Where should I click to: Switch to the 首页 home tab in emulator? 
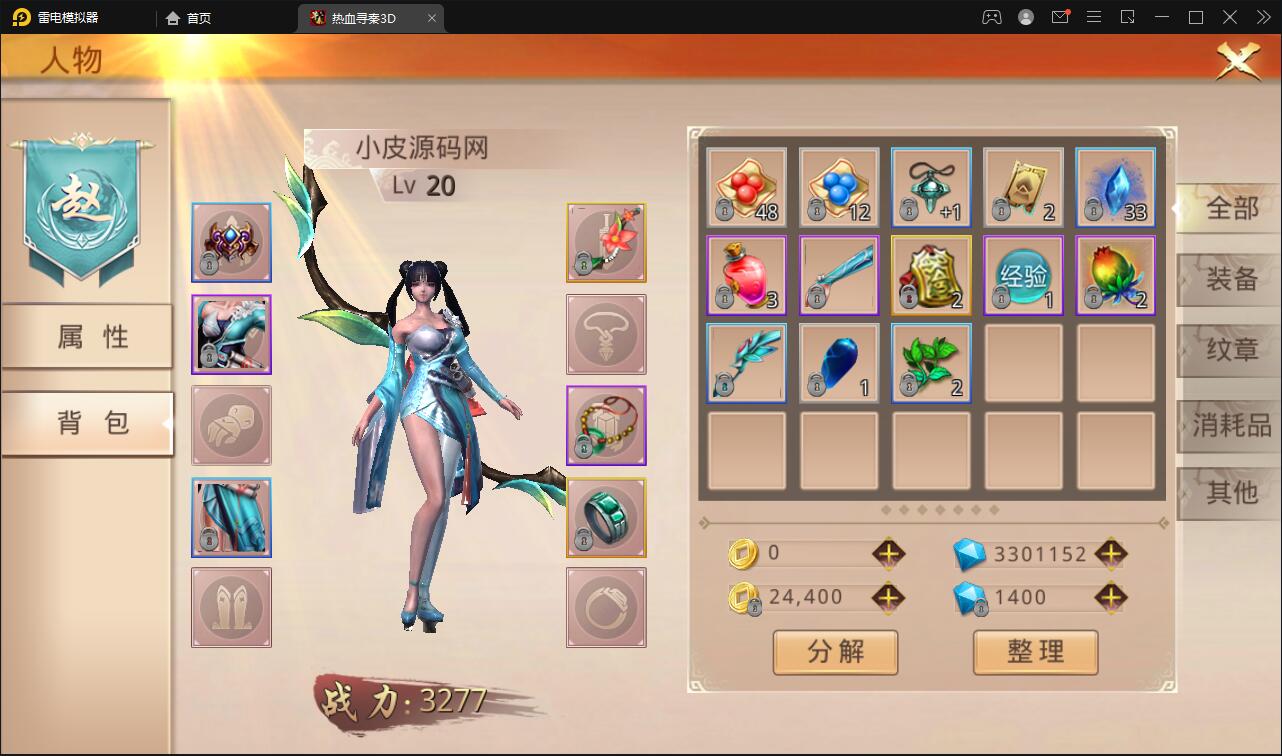pyautogui.click(x=190, y=18)
